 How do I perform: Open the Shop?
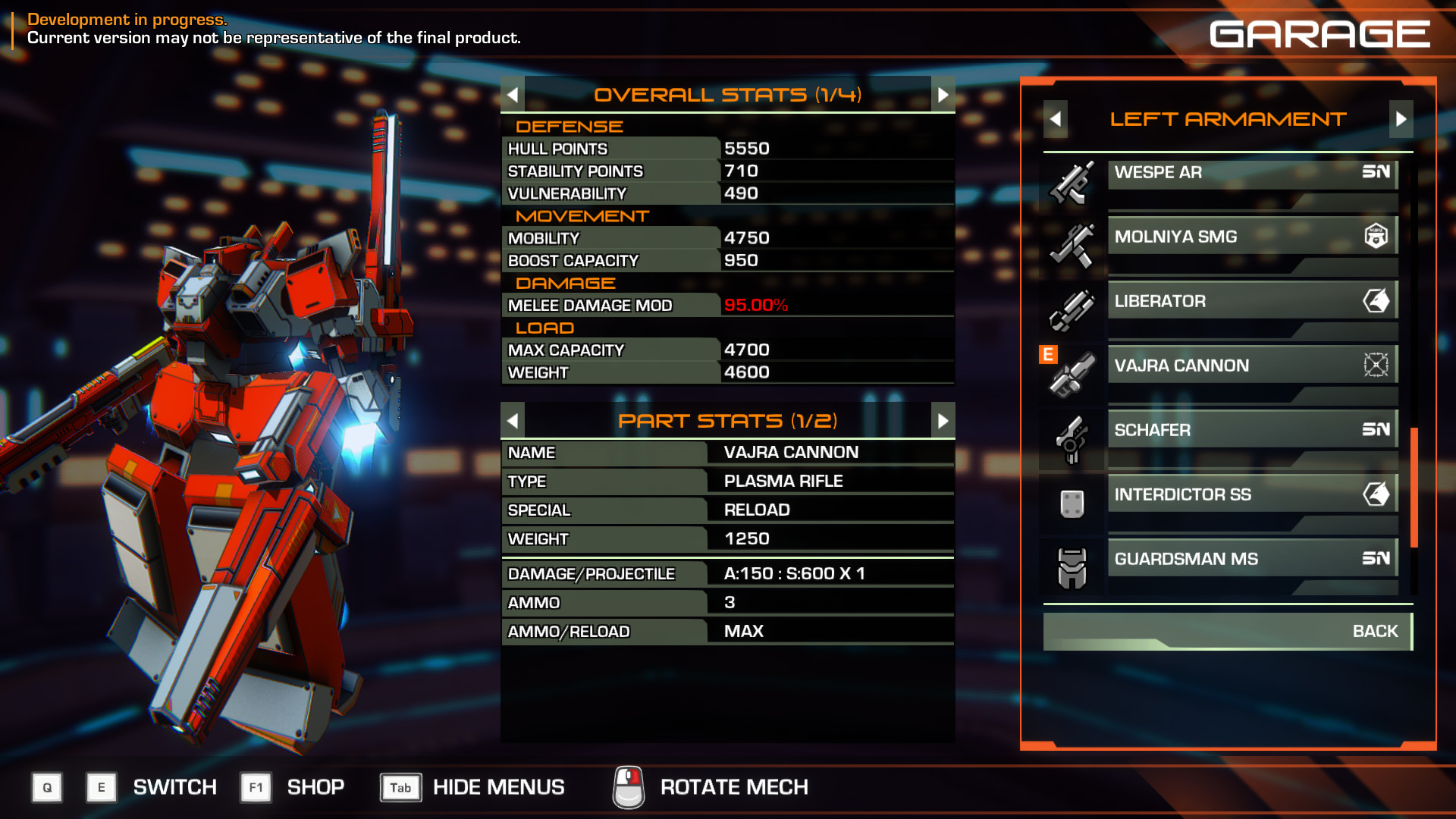315,787
